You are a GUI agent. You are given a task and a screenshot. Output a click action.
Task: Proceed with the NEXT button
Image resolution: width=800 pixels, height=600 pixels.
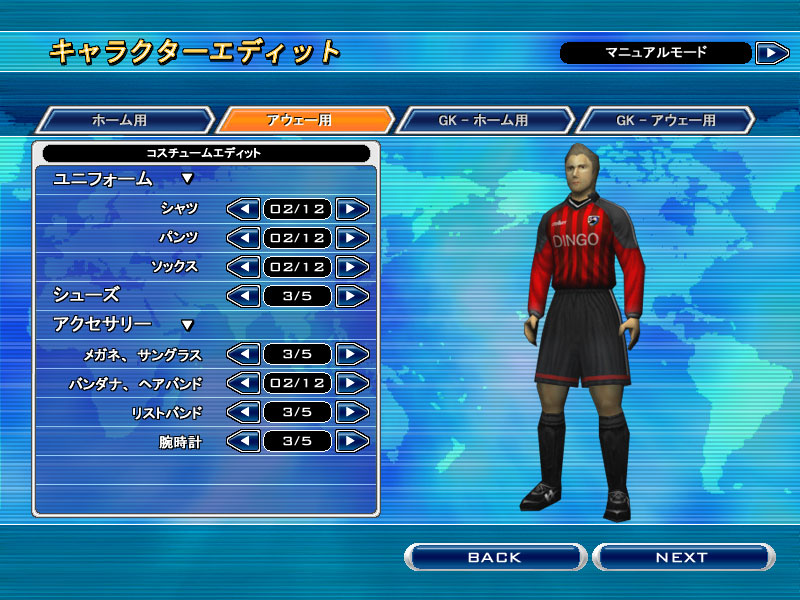click(682, 557)
